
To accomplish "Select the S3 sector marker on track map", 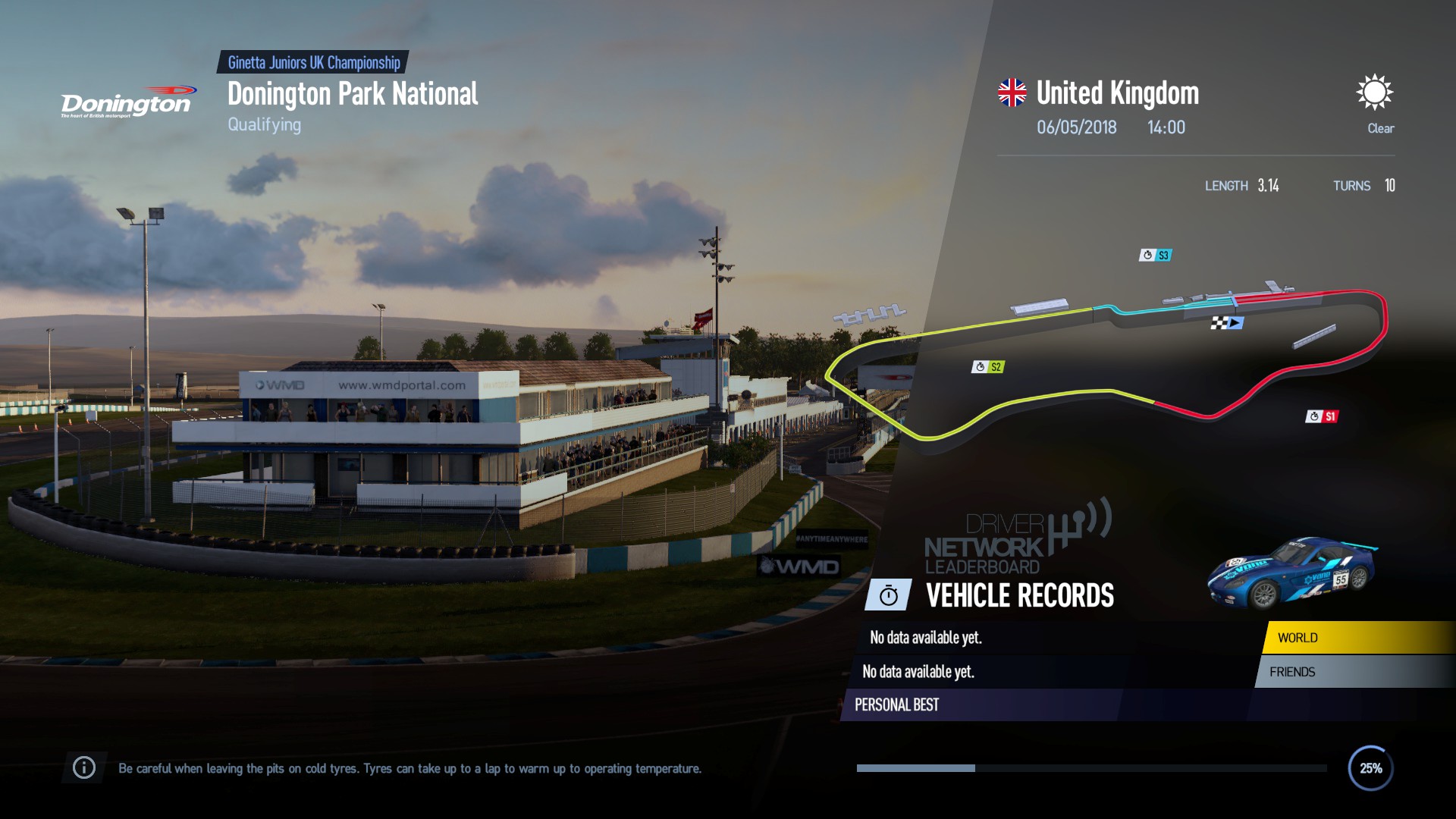I will point(1156,255).
